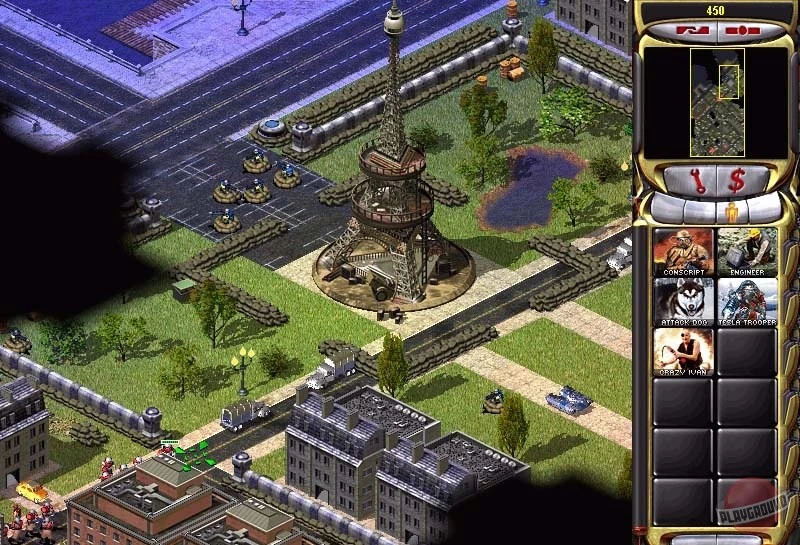Activate the dollar sign sell button
800x545 pixels.
(737, 182)
